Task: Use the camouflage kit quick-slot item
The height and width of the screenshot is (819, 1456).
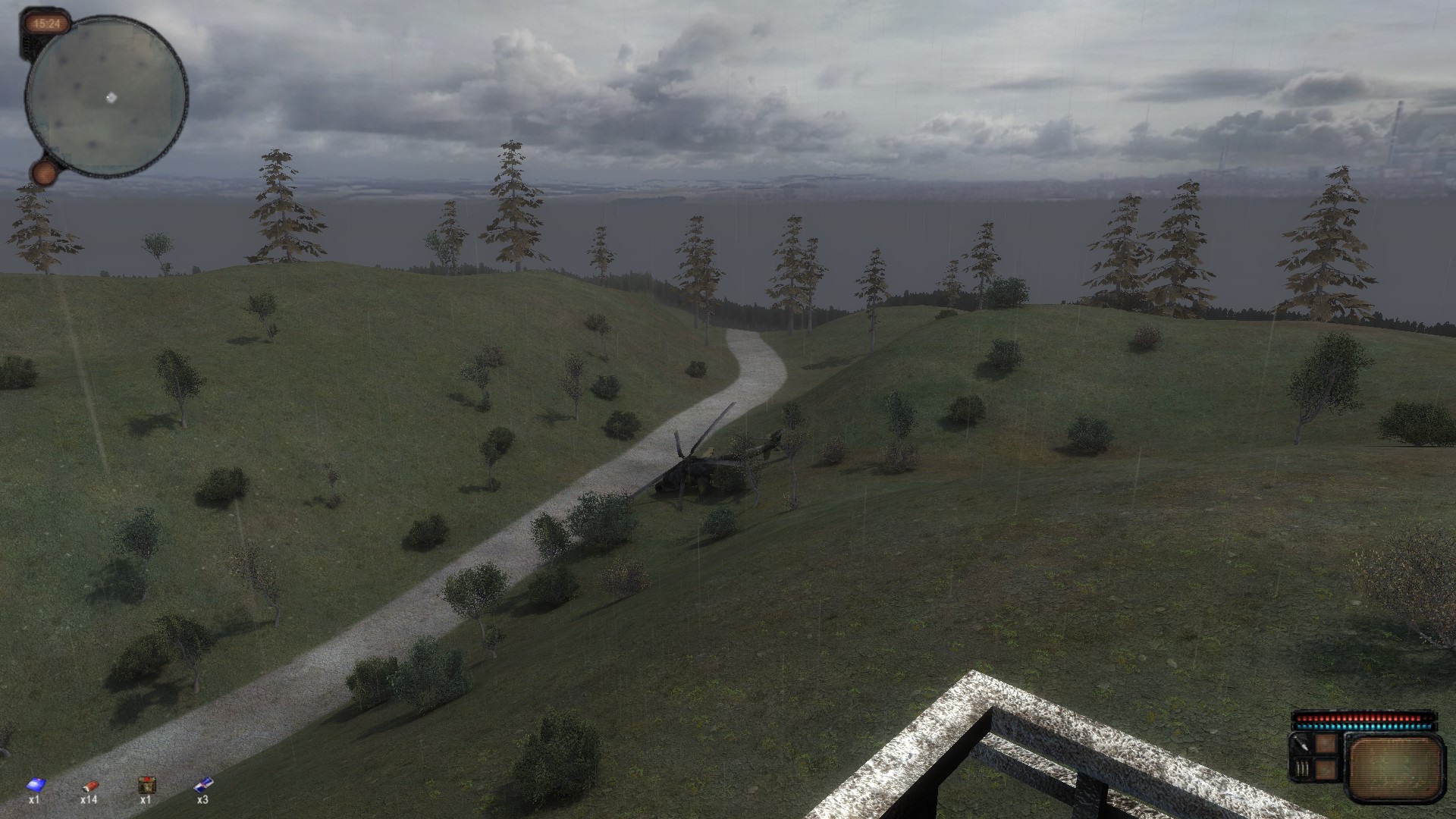Action: [146, 785]
